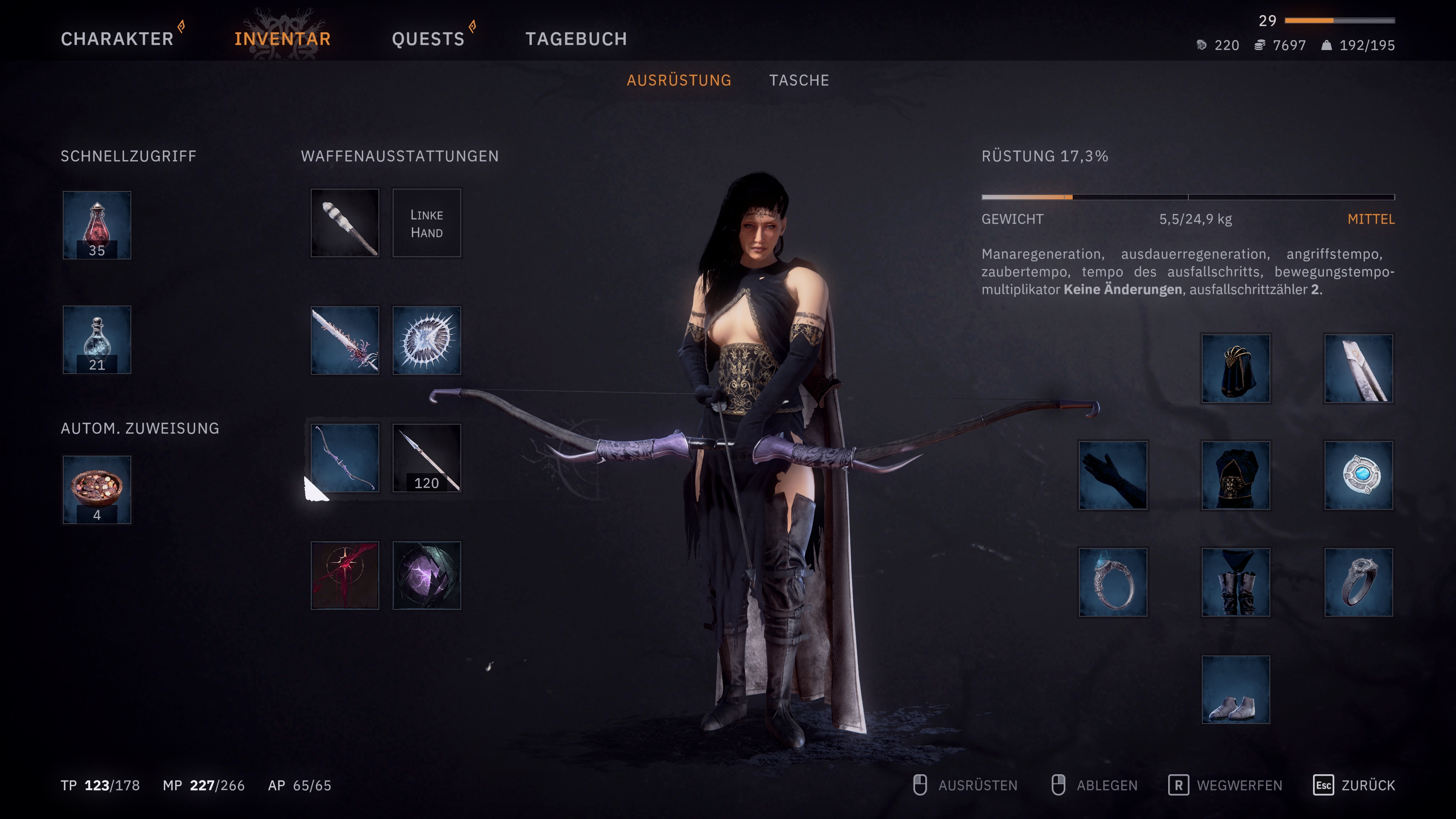This screenshot has height=819, width=1456.
Task: Choose the dark gloves armor slot
Action: click(x=1113, y=475)
